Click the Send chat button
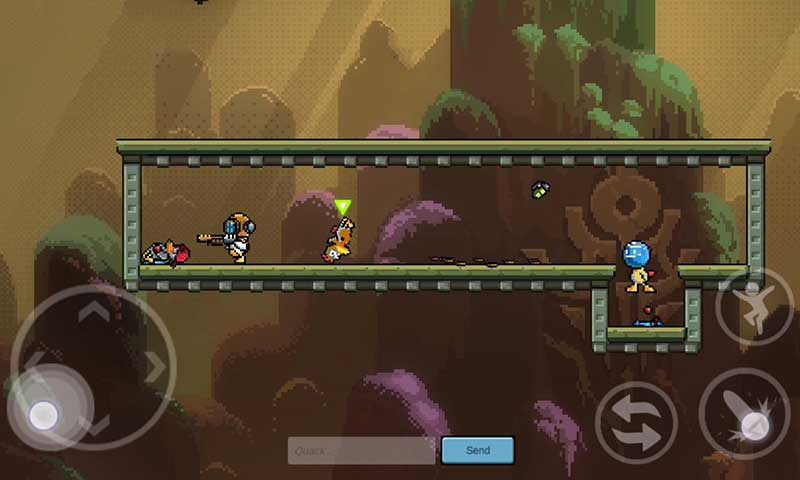This screenshot has height=480, width=800. click(477, 450)
